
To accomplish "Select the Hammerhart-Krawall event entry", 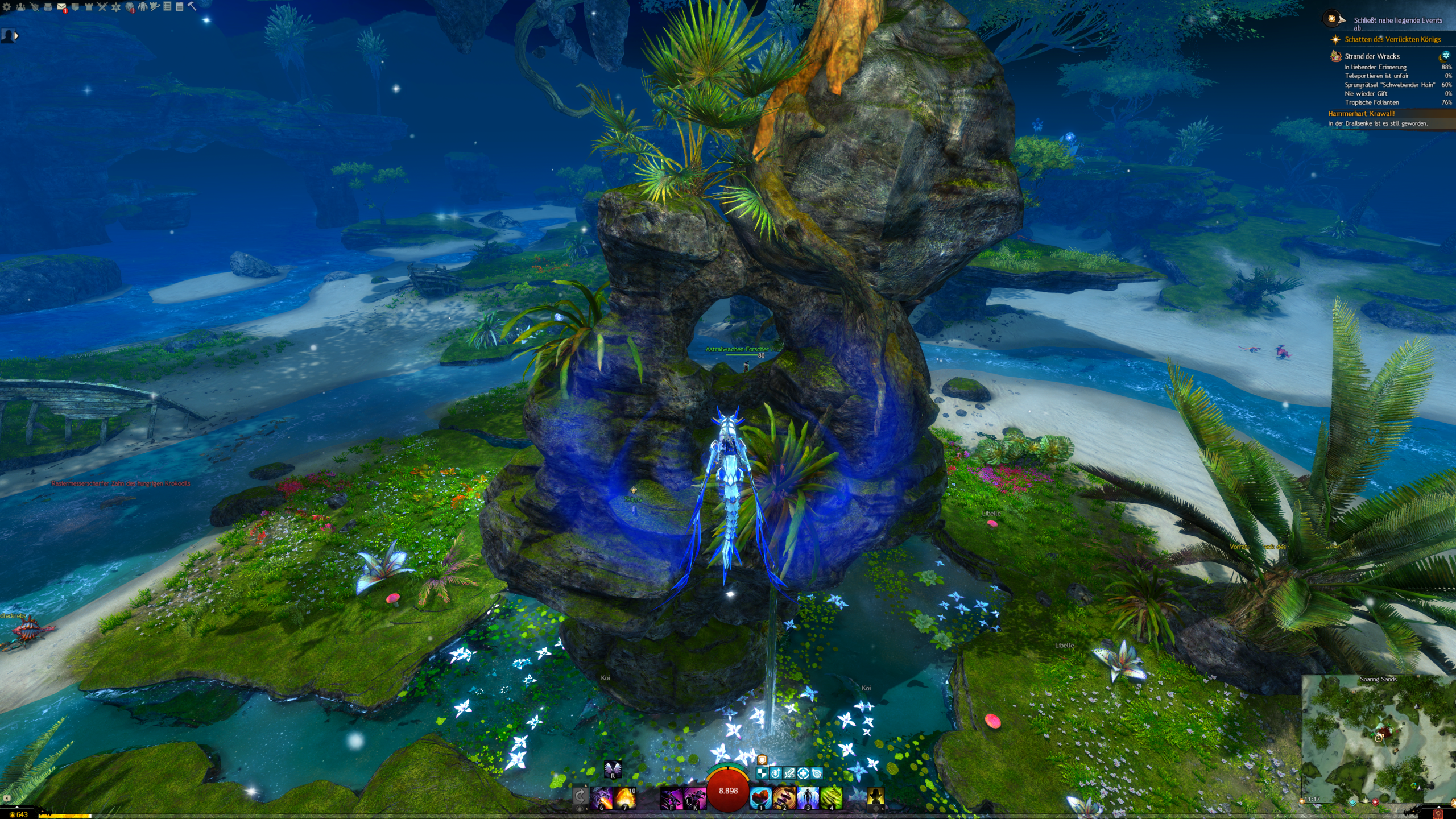I will (x=1362, y=114).
